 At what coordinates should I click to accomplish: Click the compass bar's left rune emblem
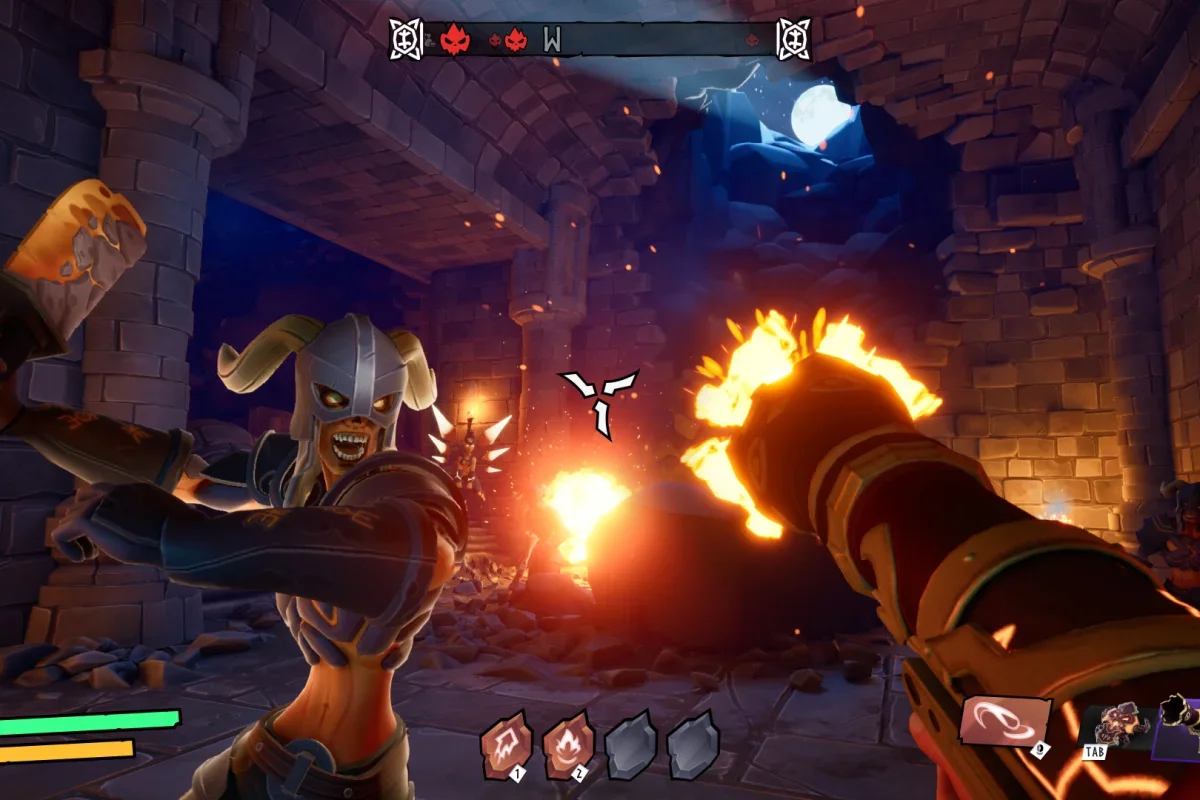[406, 39]
